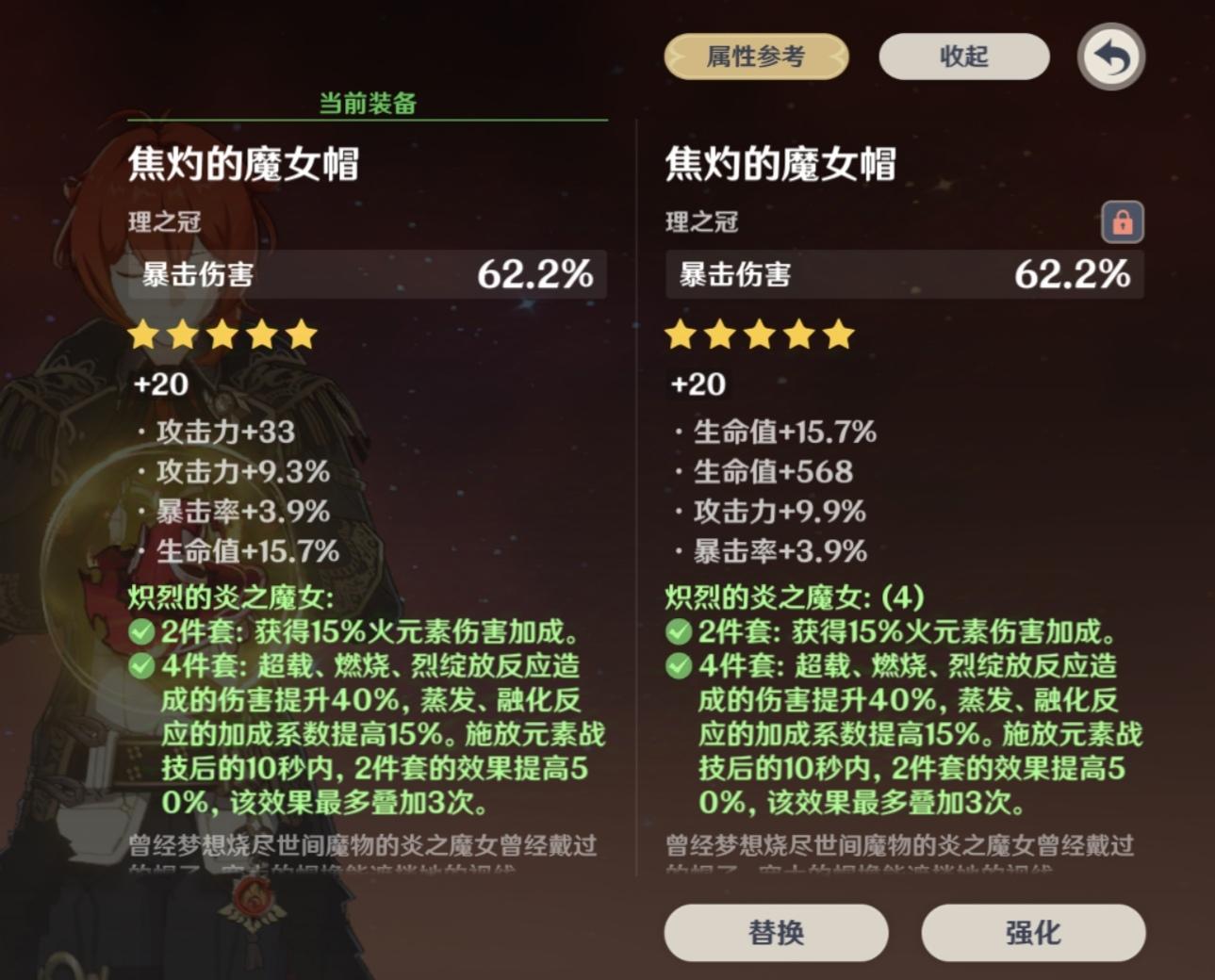Click the back arrow icon top right
This screenshot has width=1215, height=980.
[1112, 57]
